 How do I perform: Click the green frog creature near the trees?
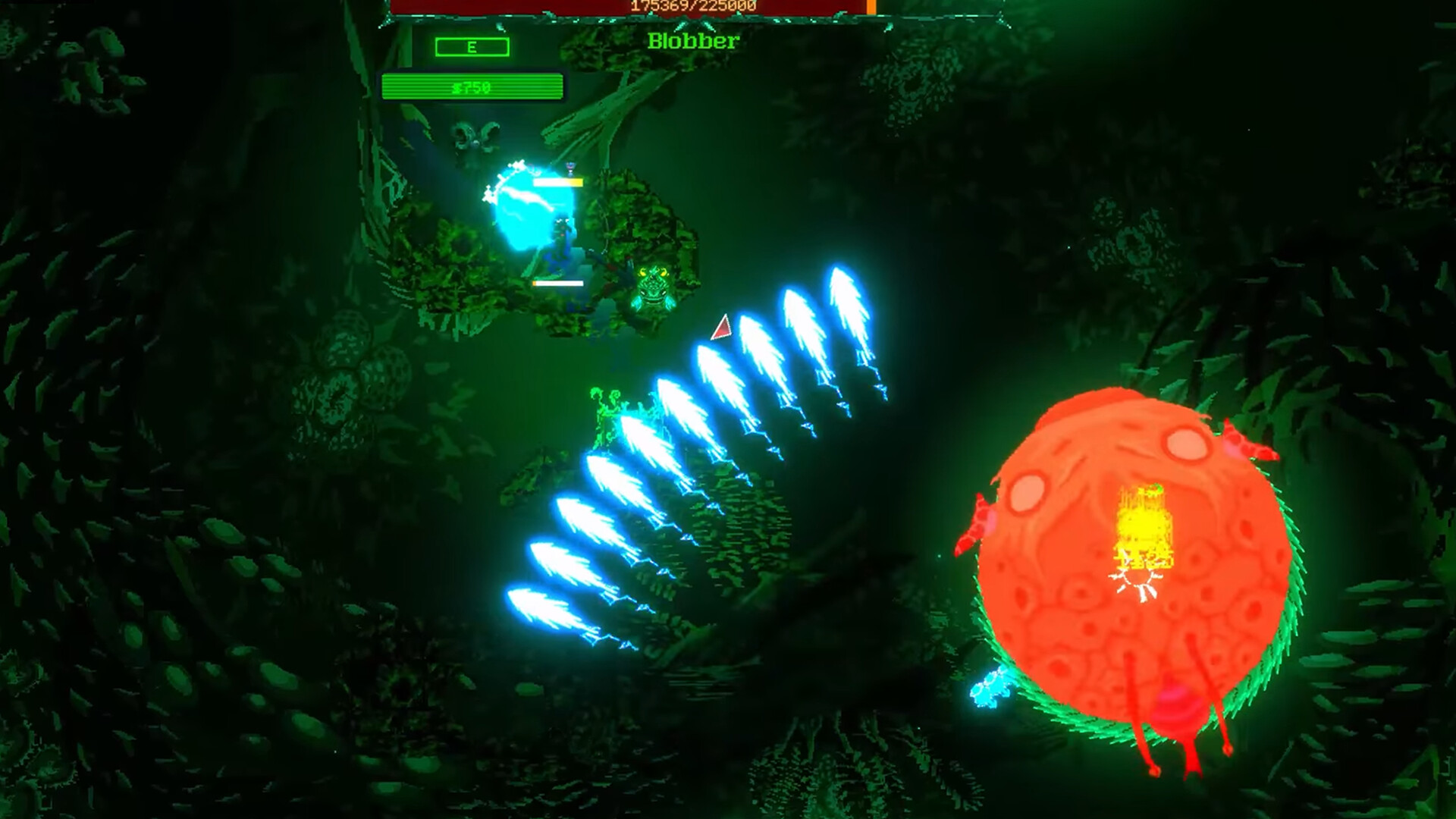652,288
